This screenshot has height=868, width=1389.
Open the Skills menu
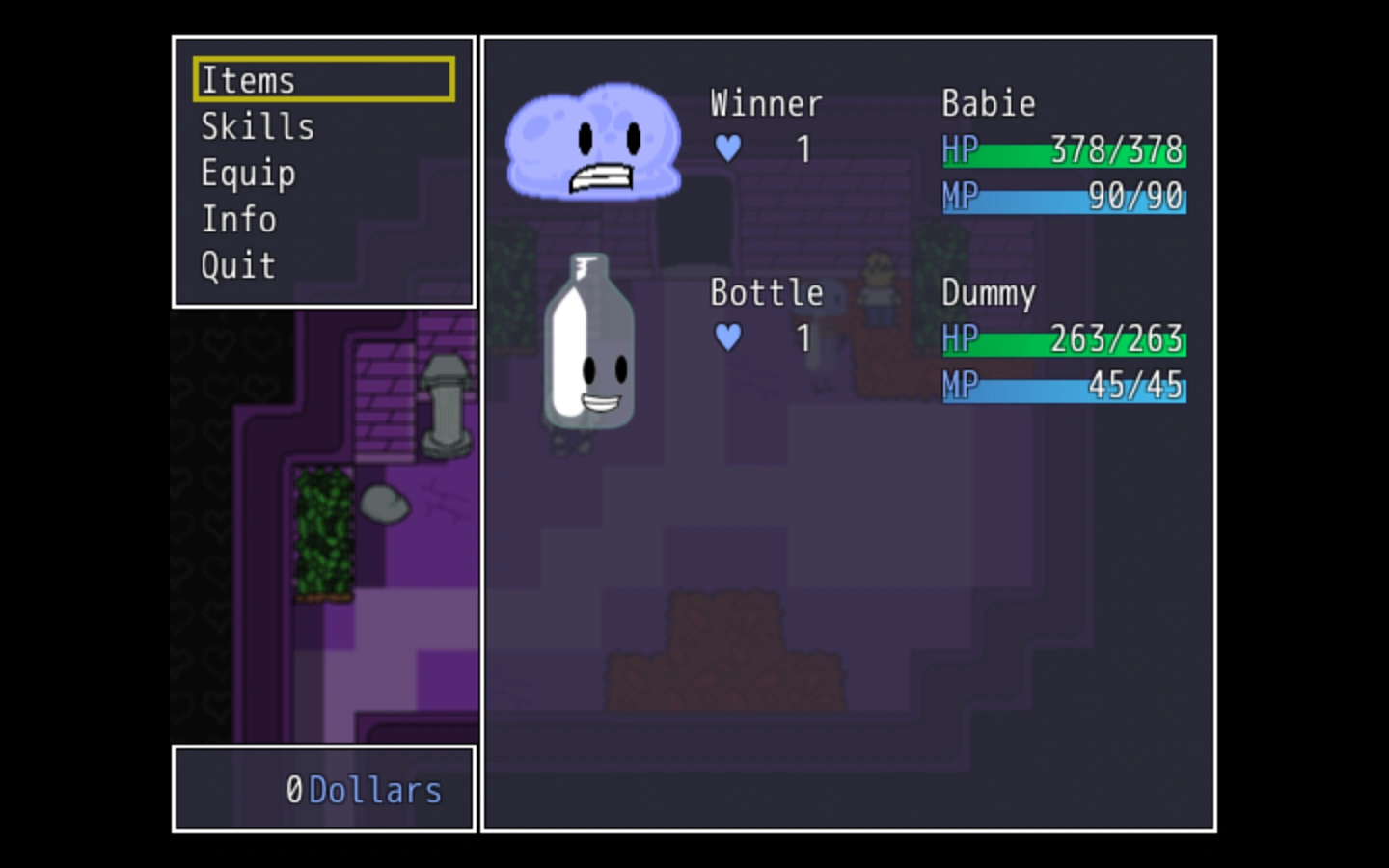(257, 126)
